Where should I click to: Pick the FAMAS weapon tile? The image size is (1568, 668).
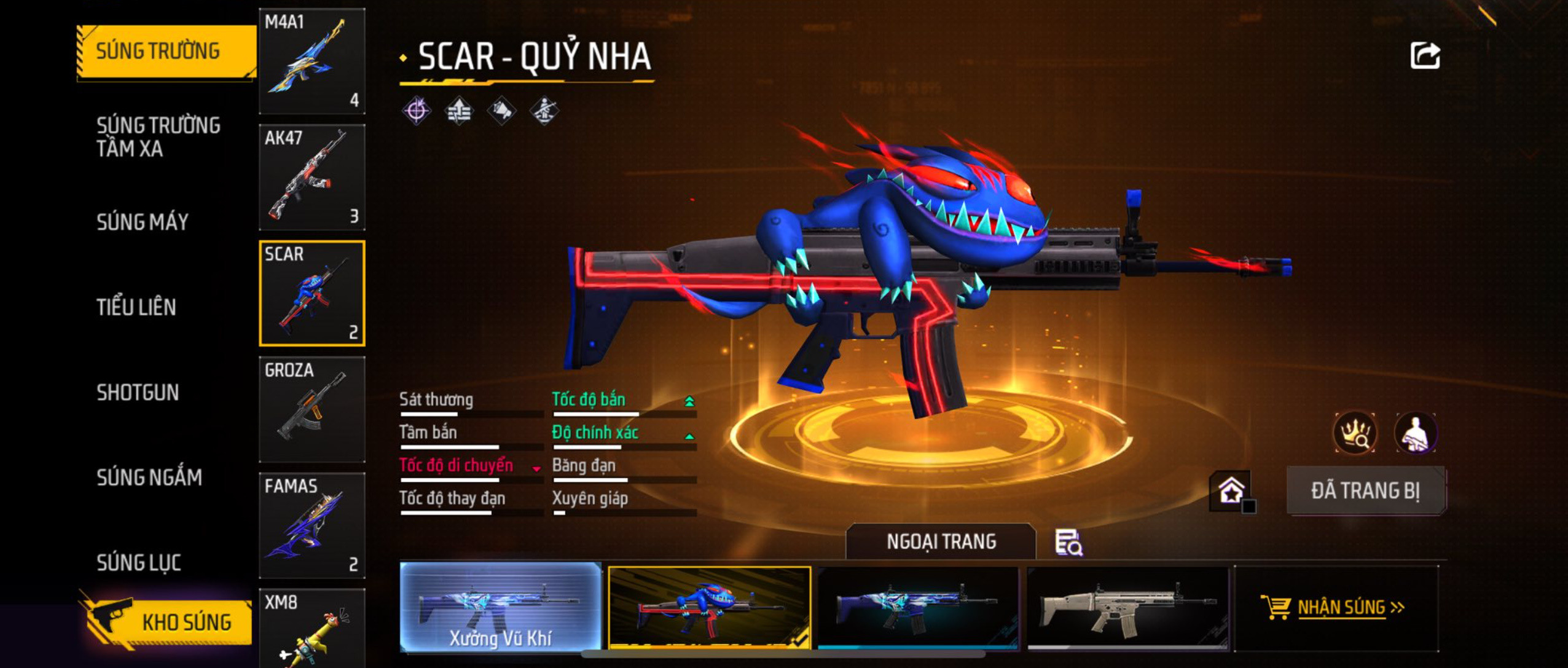[312, 525]
